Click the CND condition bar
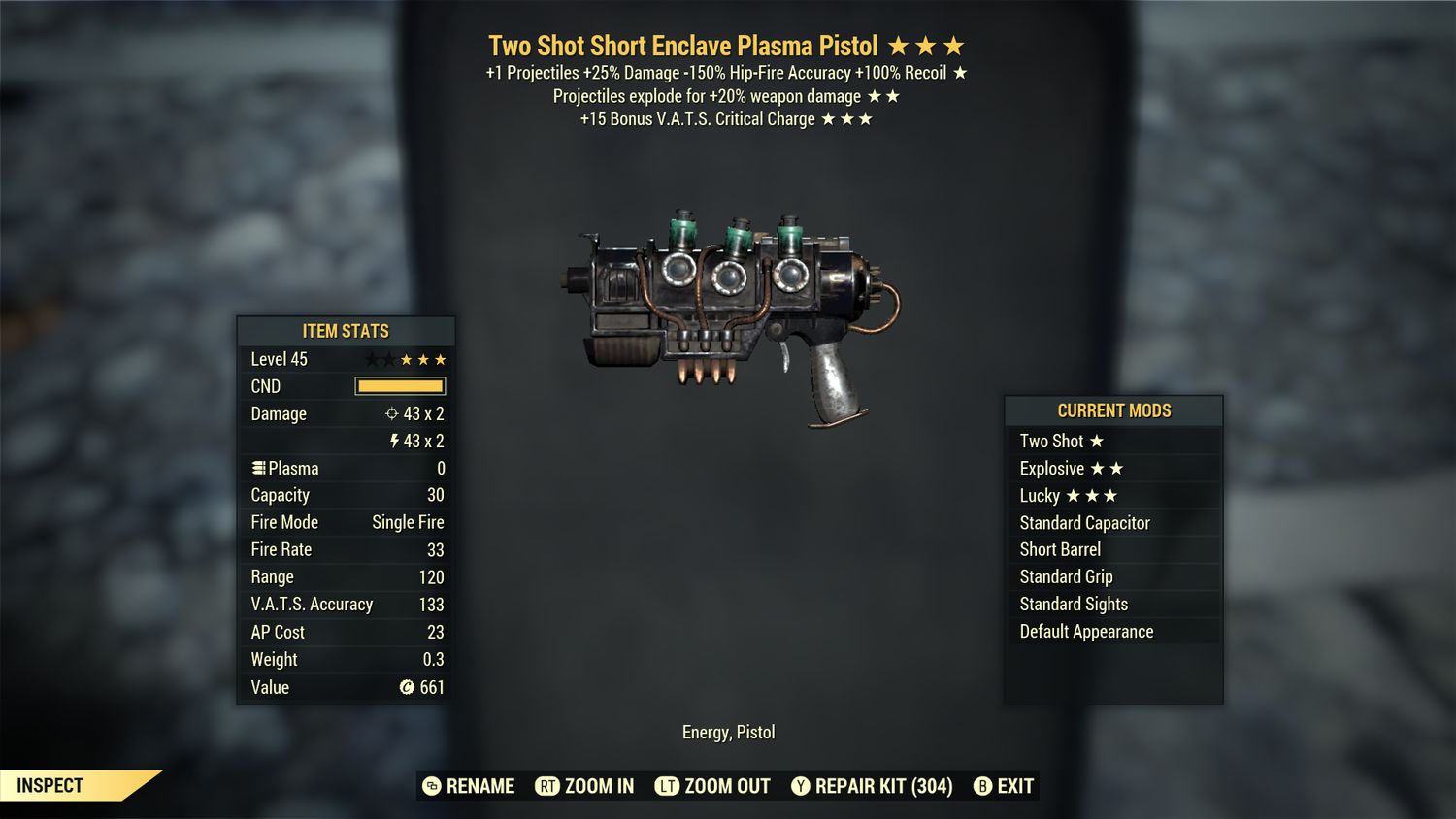This screenshot has width=1456, height=819. pyautogui.click(x=398, y=386)
